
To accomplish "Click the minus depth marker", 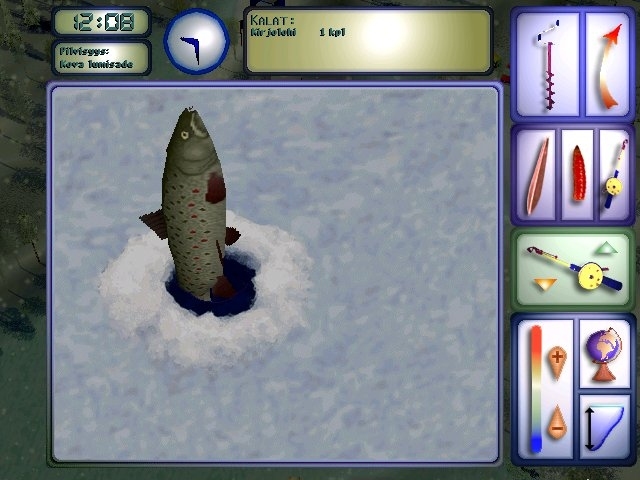I will 557,419.
